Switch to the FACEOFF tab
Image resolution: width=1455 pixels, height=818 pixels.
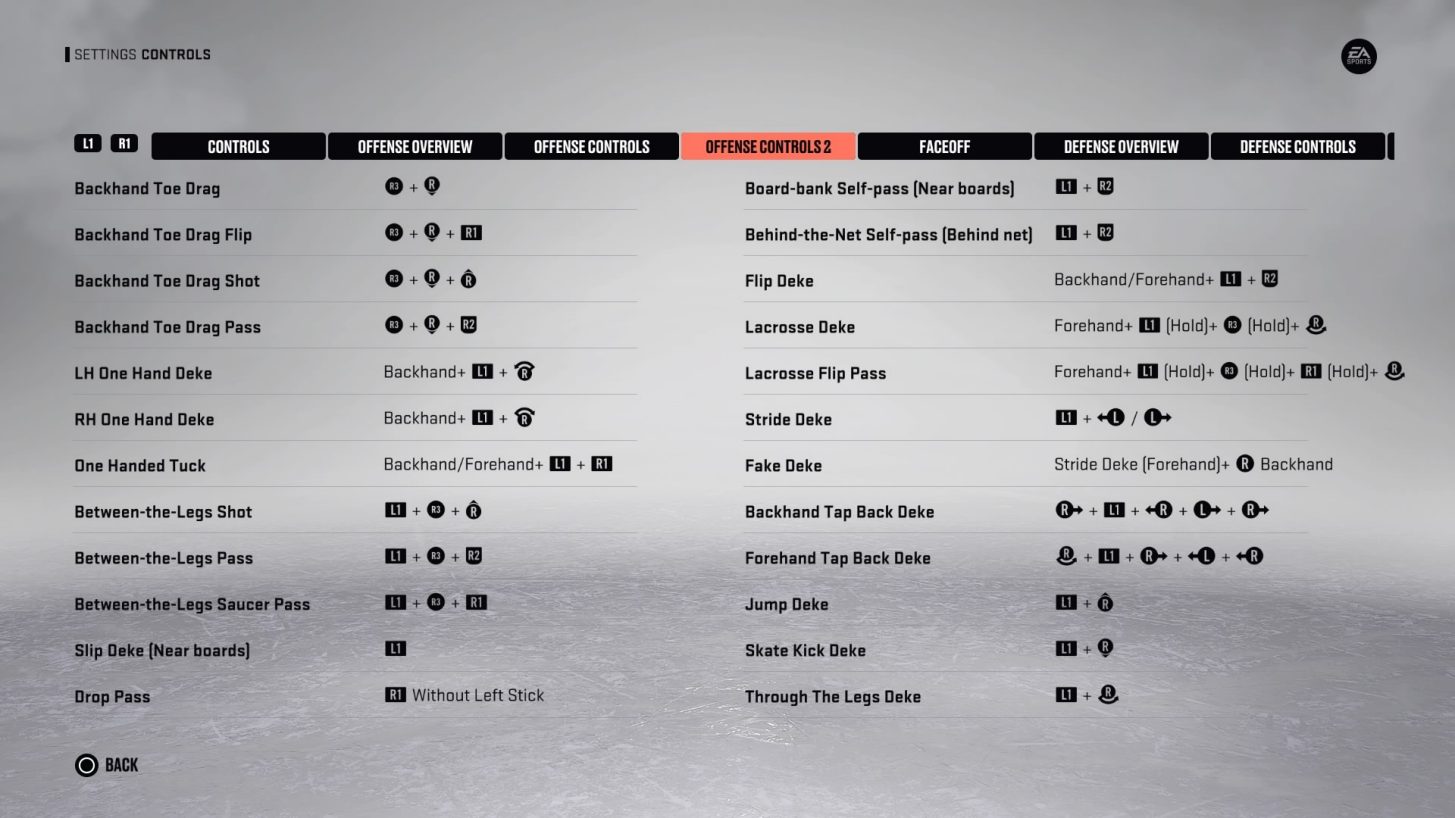tap(944, 146)
